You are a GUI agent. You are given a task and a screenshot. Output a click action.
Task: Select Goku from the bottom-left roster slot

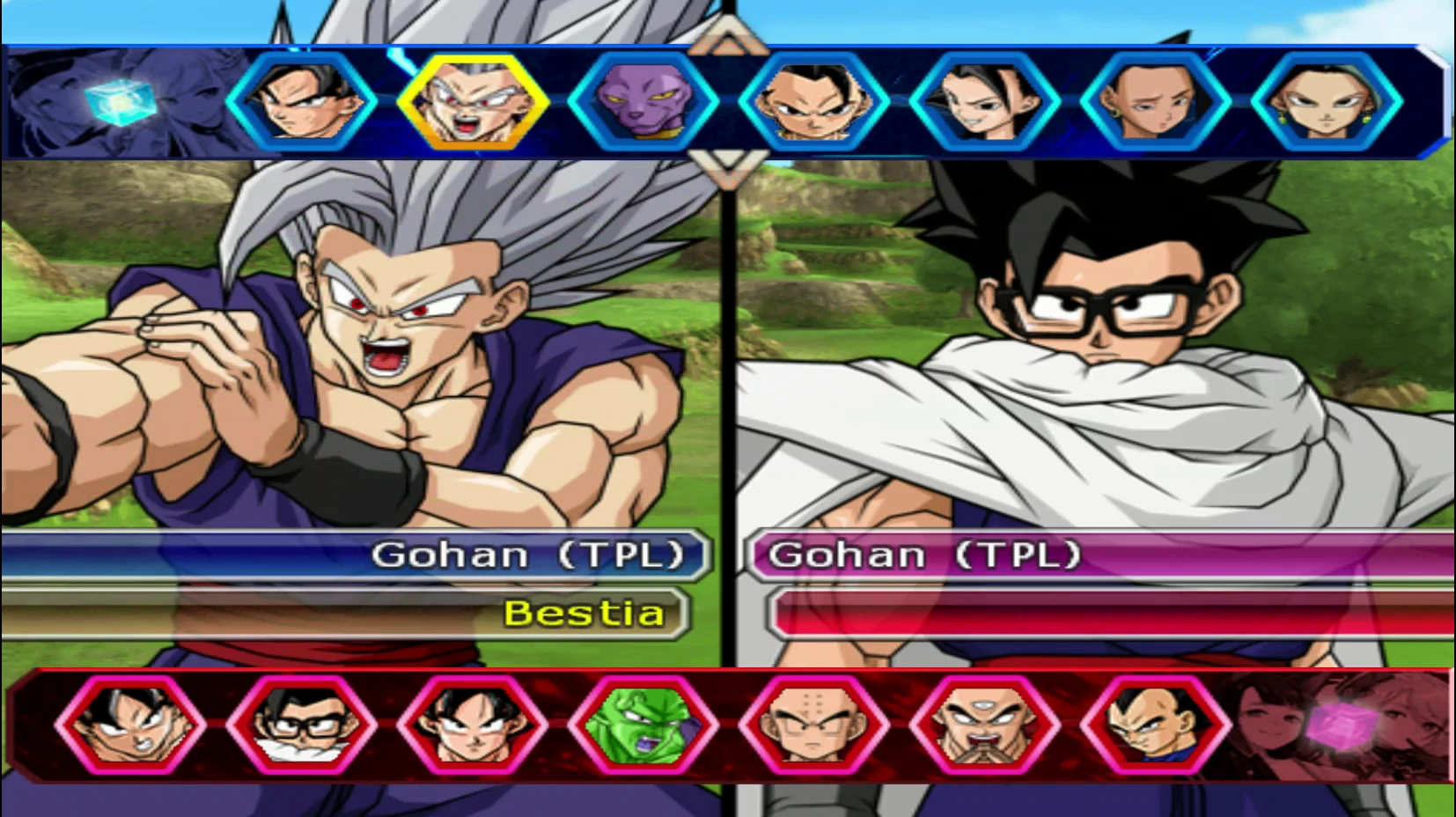132,726
